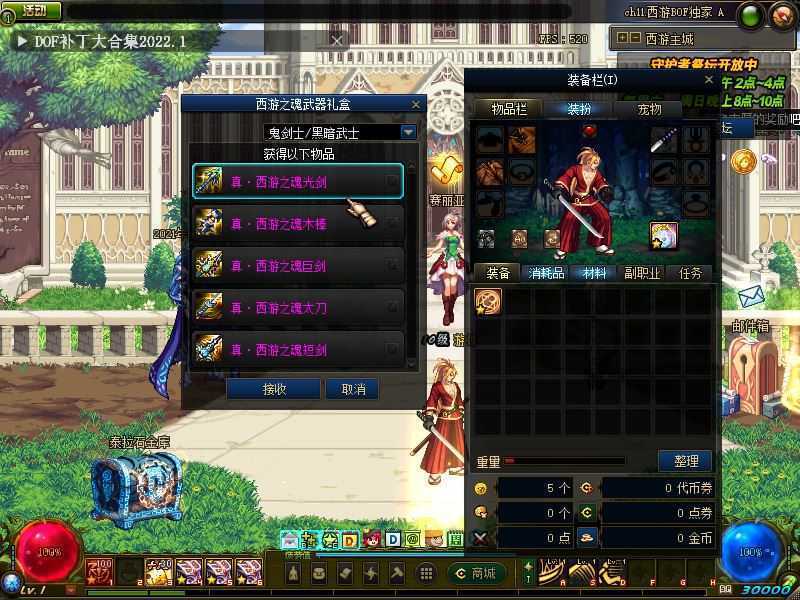Pick the 真·西游之魂巨剑 weapon row

pos(297,265)
